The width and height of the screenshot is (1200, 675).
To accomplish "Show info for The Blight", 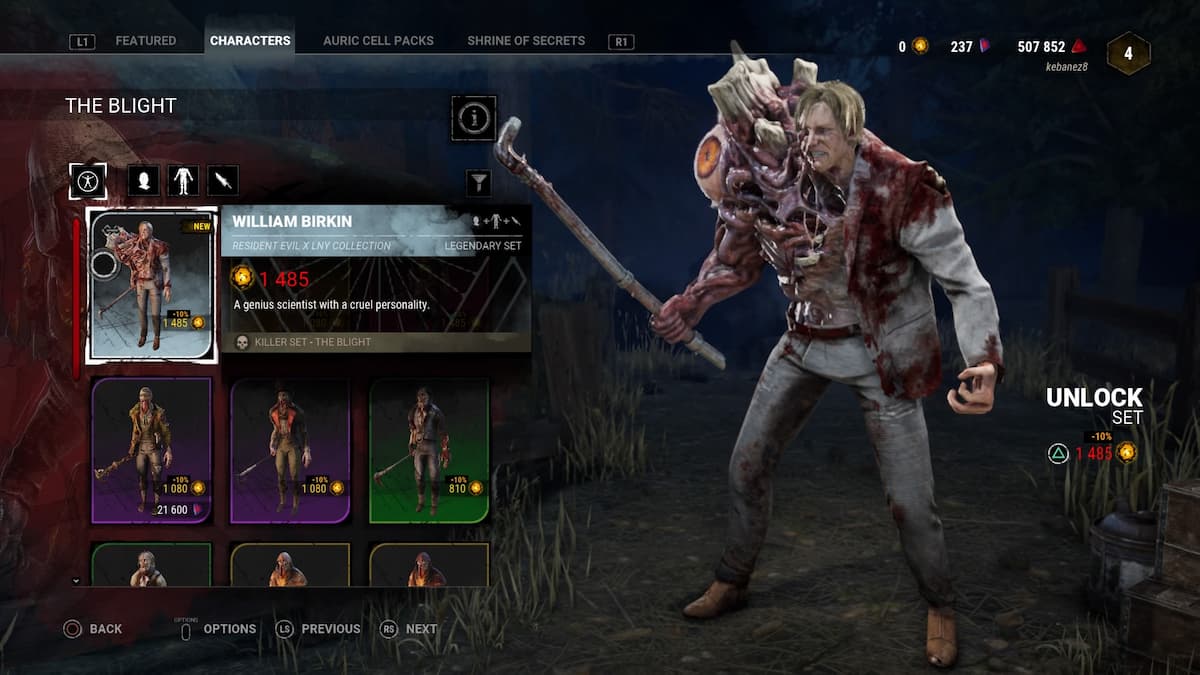I will [474, 119].
